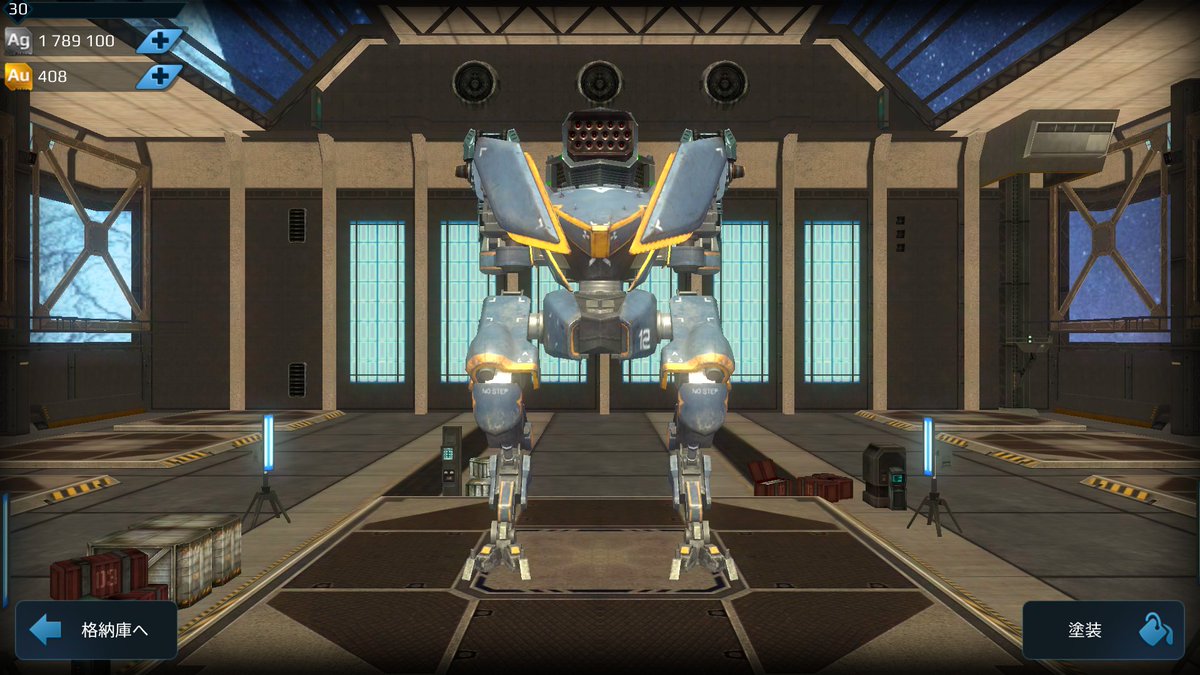
Task: Go back to the hangar (格納庫へ)
Action: point(96,630)
